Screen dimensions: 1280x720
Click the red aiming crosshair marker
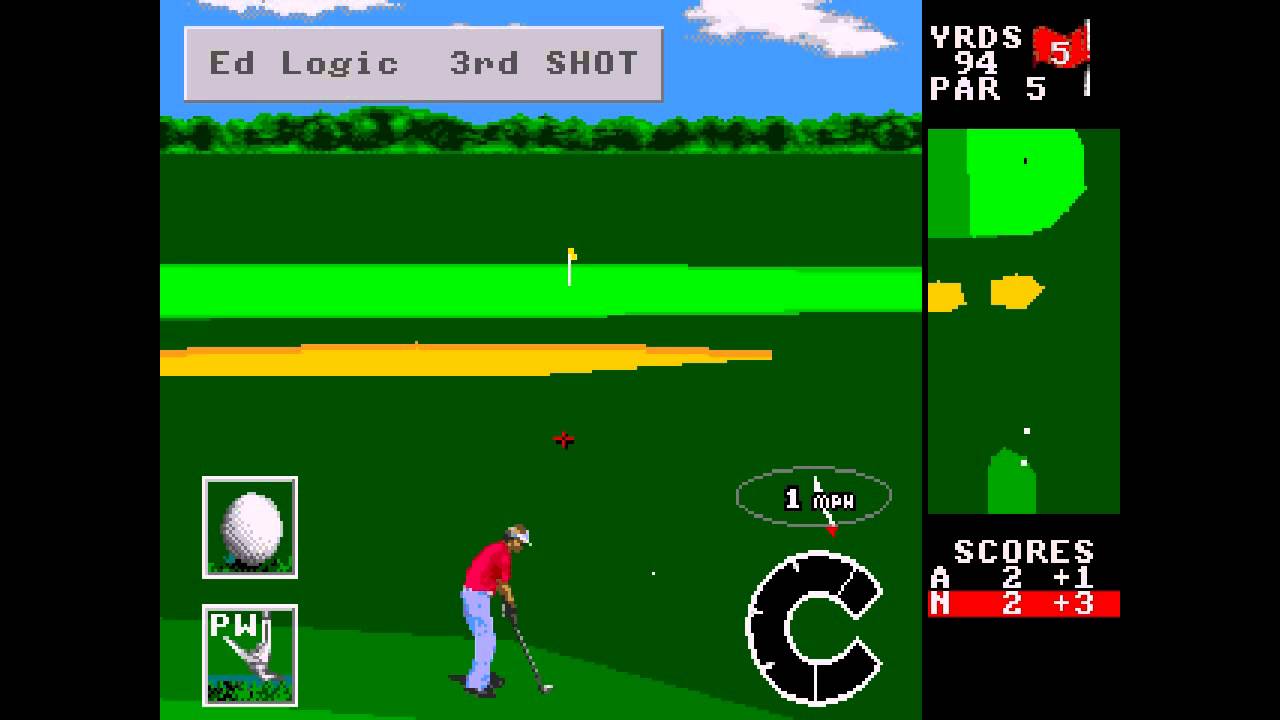click(x=563, y=437)
